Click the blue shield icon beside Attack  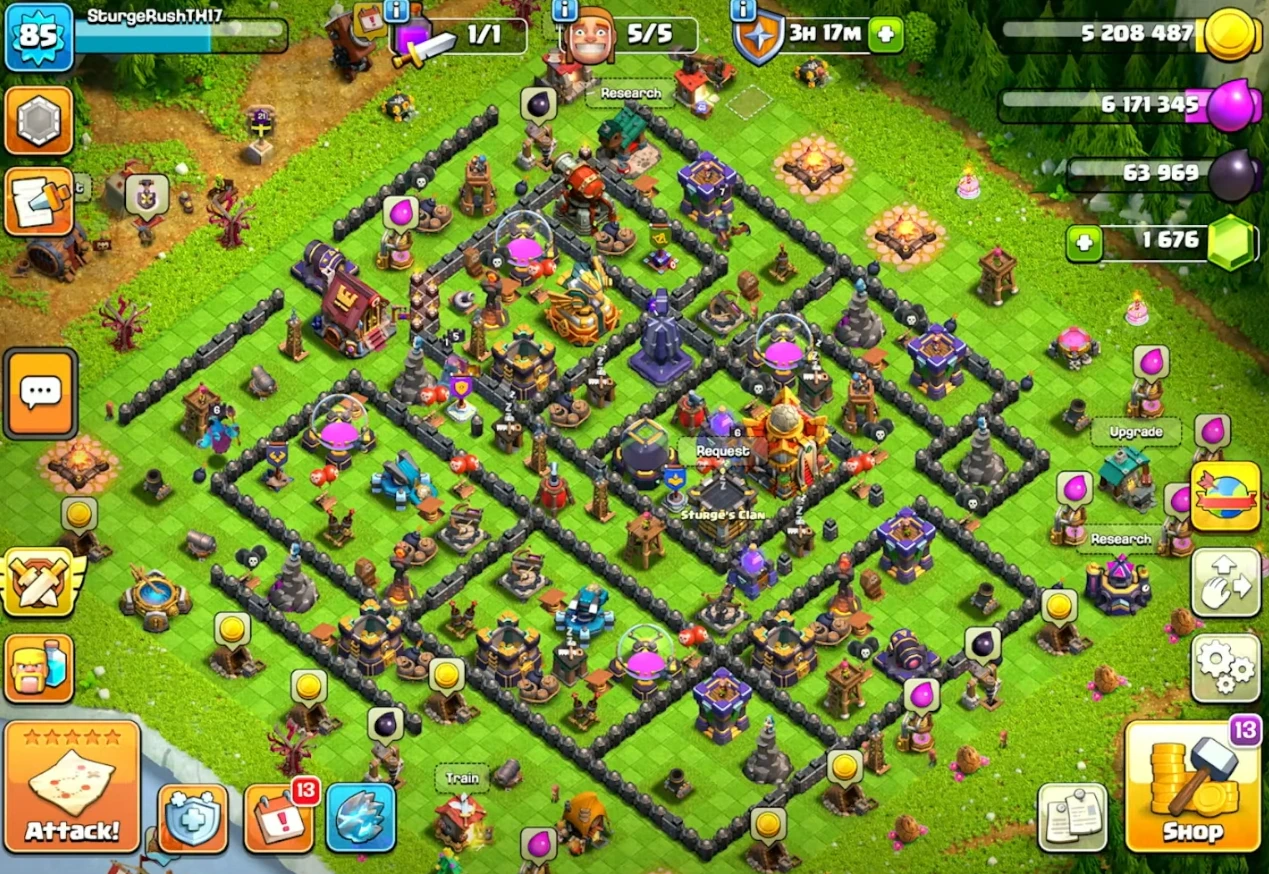(192, 818)
